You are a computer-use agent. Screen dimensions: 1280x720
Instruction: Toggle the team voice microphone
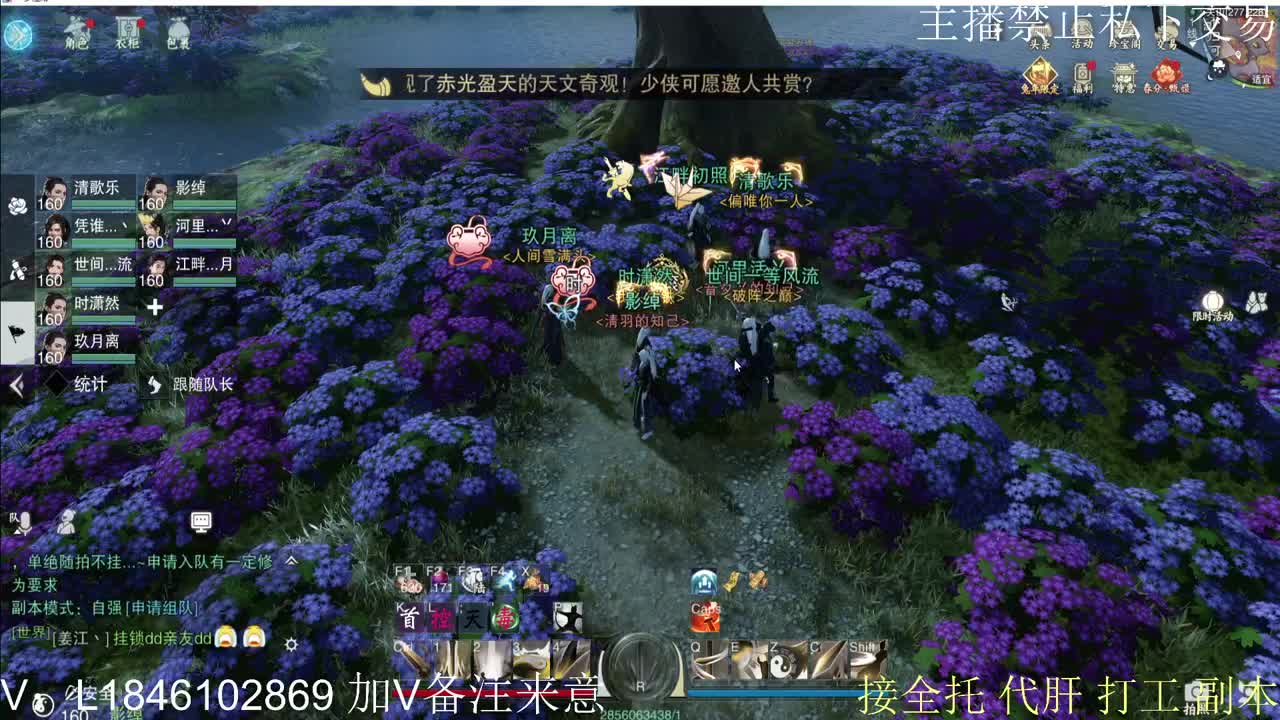(27, 522)
